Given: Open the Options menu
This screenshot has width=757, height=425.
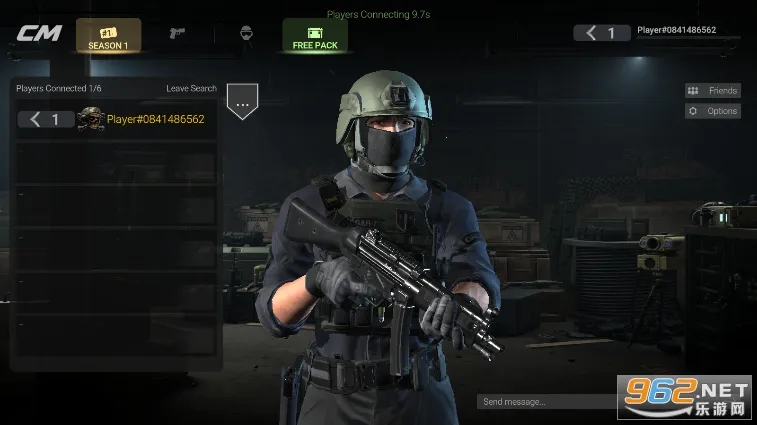Looking at the screenshot, I should tap(713, 111).
